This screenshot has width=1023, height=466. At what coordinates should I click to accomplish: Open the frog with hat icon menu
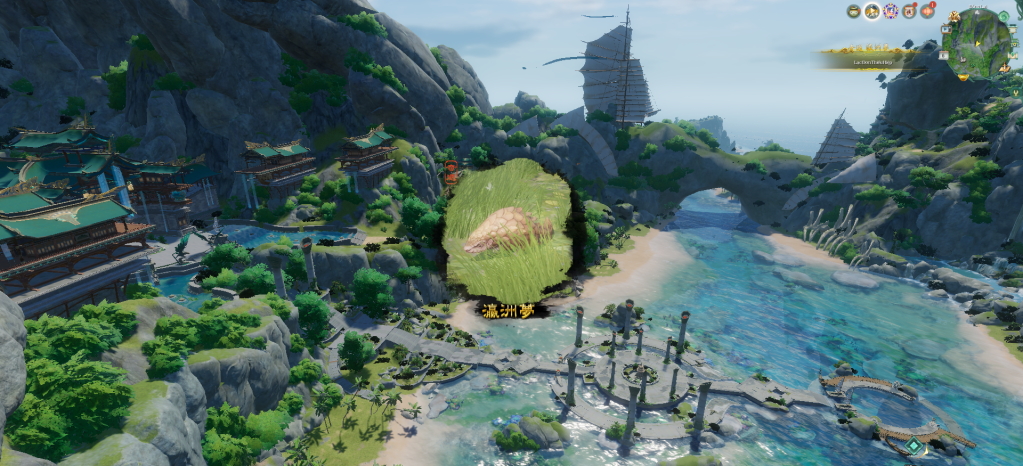(853, 11)
